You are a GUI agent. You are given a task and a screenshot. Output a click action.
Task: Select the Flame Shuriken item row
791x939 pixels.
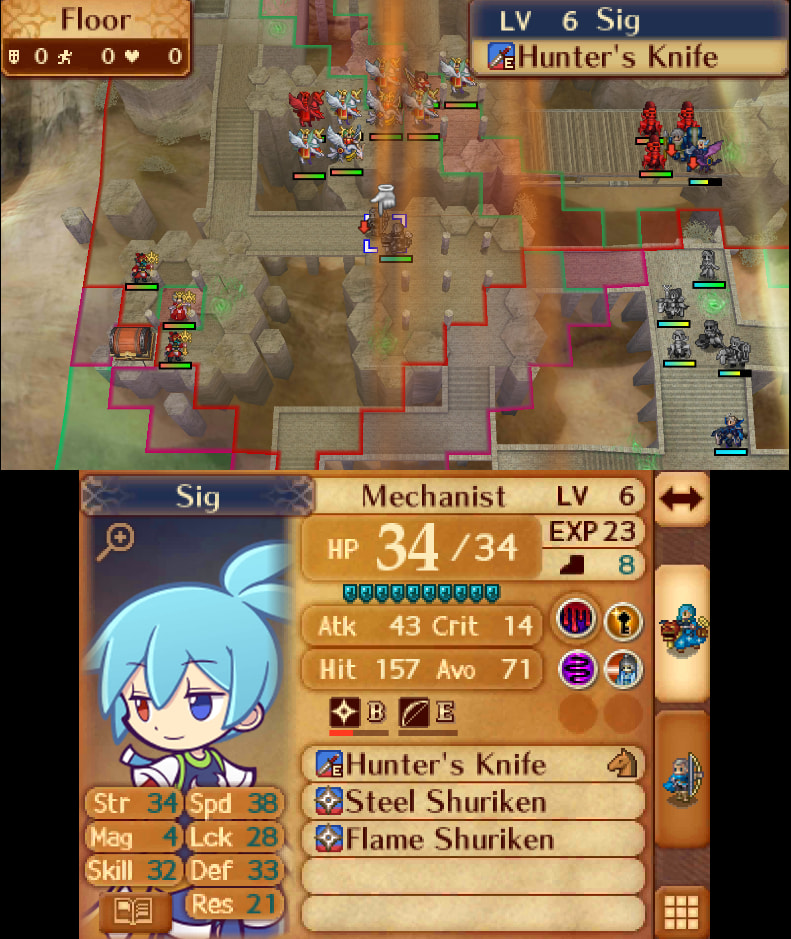pyautogui.click(x=472, y=838)
